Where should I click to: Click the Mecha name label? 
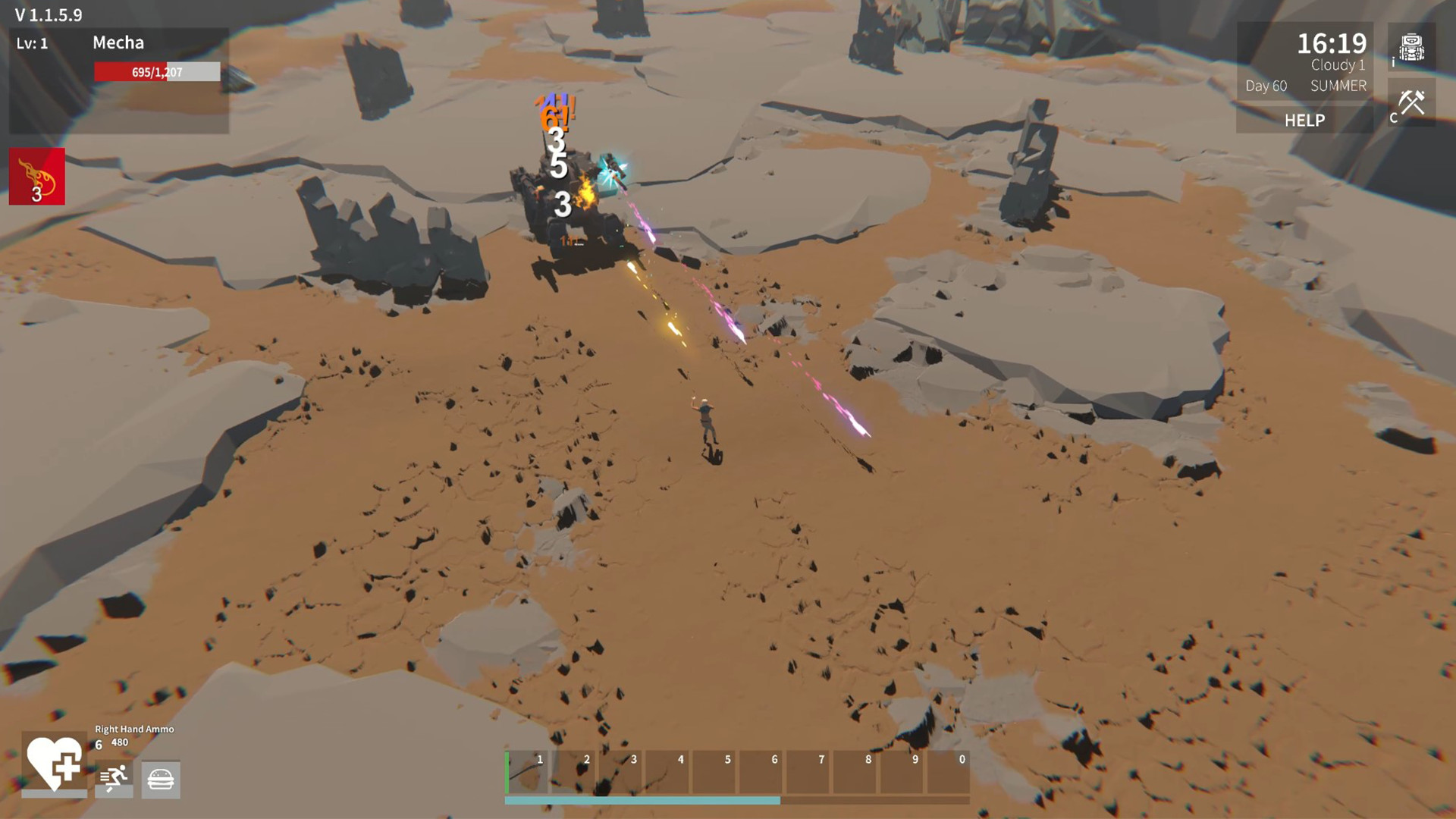(x=118, y=43)
